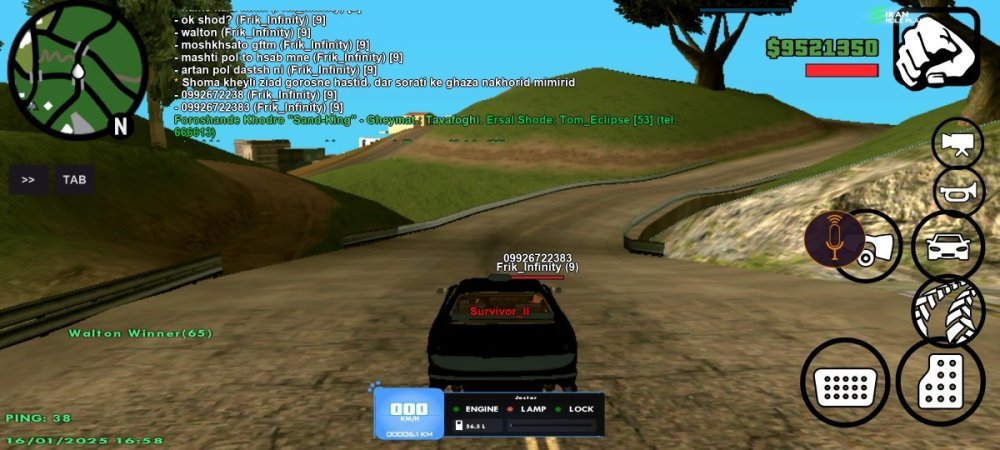Image resolution: width=1000 pixels, height=450 pixels.
Task: Switch the camera view
Action: coord(957,143)
